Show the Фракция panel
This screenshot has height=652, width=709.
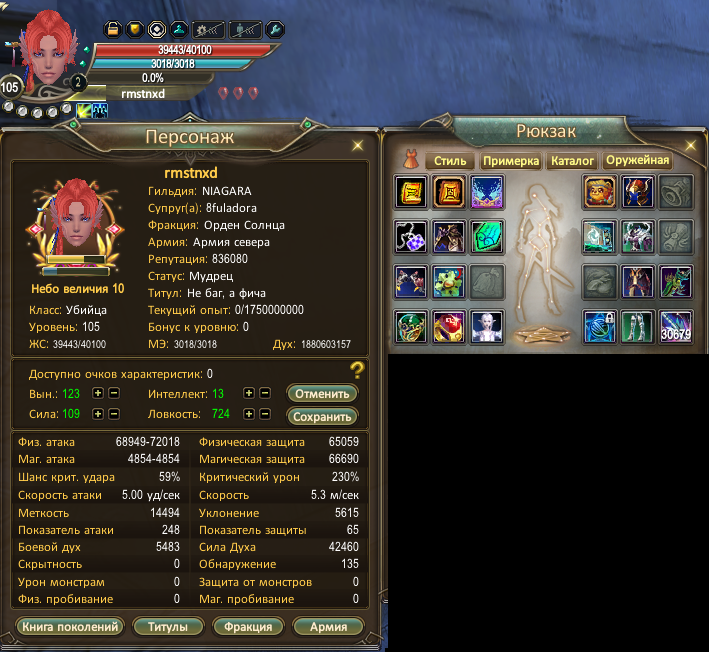(x=248, y=627)
